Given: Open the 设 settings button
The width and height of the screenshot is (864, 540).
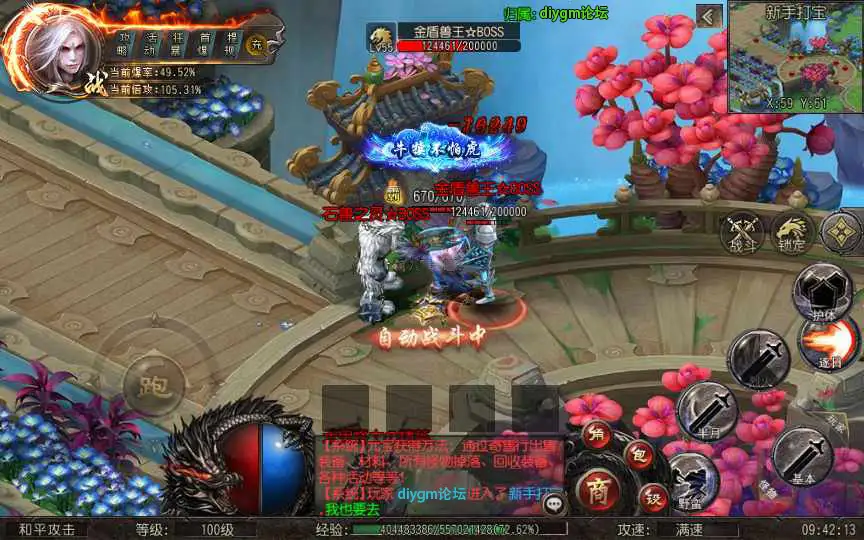Looking at the screenshot, I should tap(653, 497).
